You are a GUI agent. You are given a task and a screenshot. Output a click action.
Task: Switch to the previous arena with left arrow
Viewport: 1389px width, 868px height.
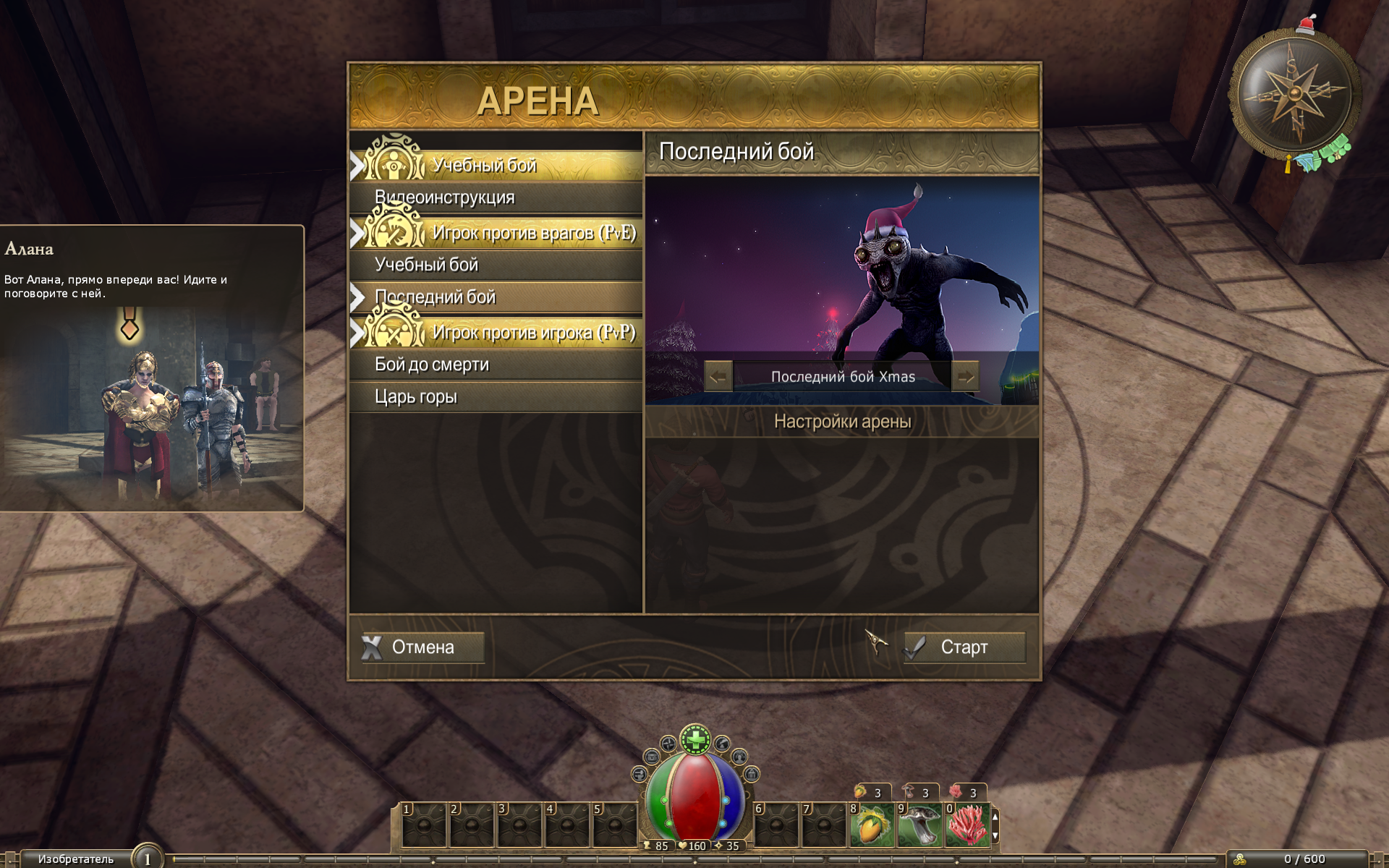(718, 376)
